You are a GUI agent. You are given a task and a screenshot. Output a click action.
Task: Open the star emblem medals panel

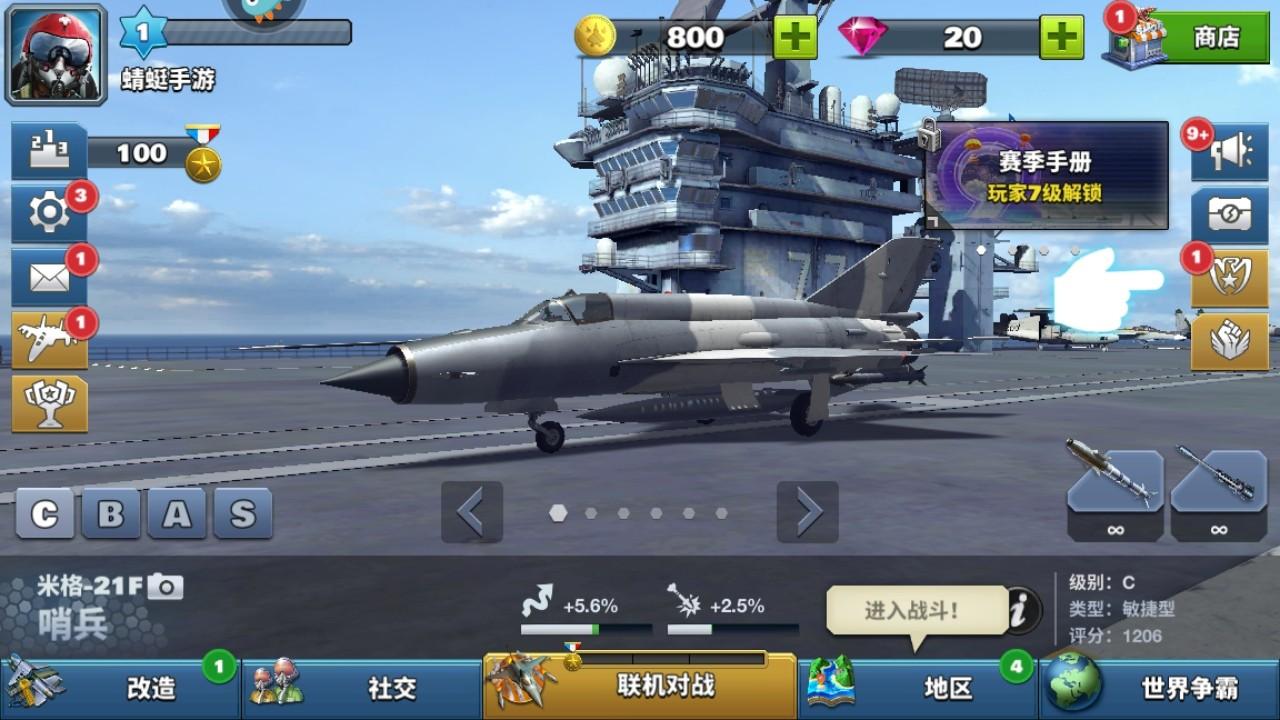tap(1230, 275)
